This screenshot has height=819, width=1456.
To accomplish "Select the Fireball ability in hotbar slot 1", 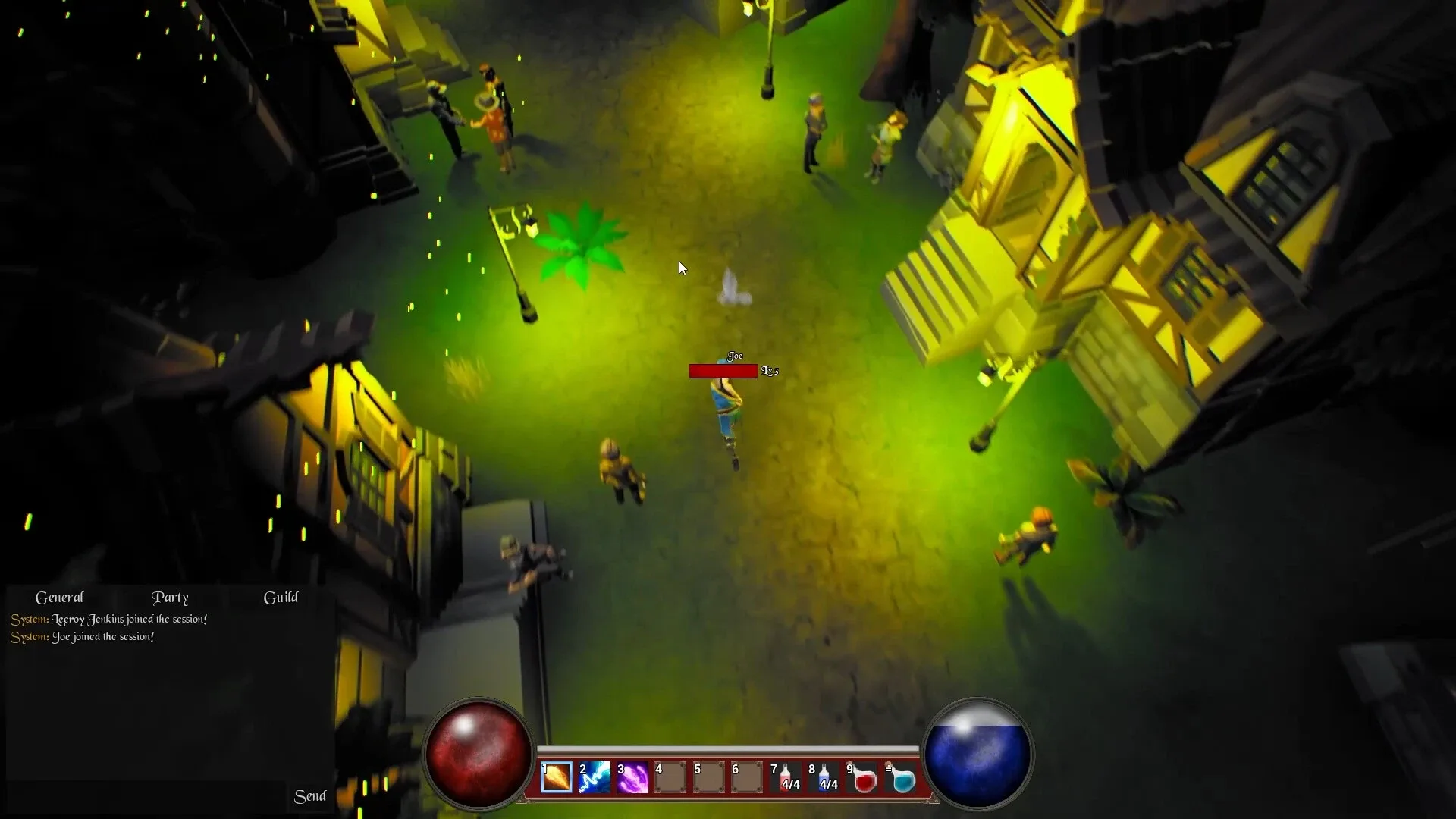I will (x=557, y=777).
